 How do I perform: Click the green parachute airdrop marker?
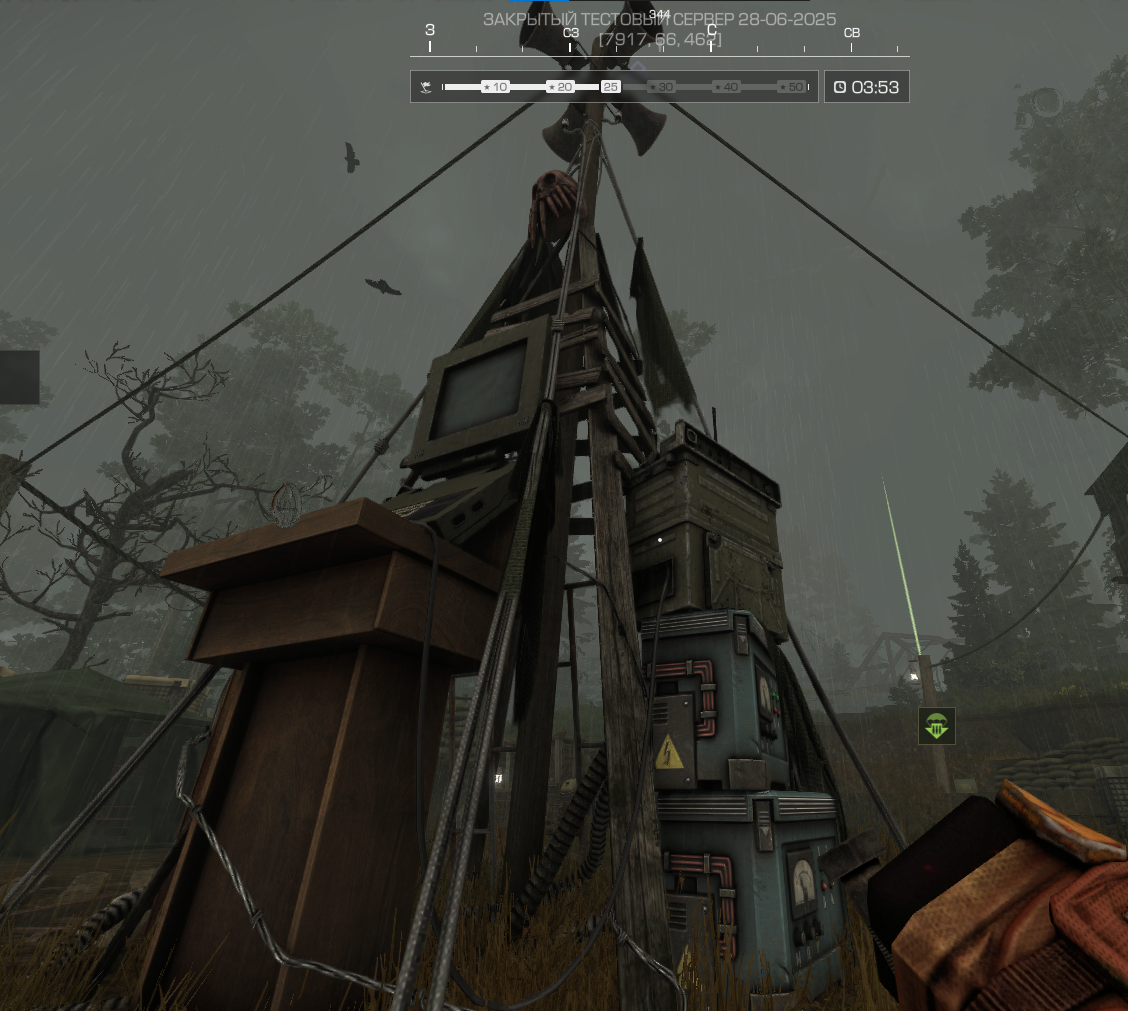coord(937,726)
